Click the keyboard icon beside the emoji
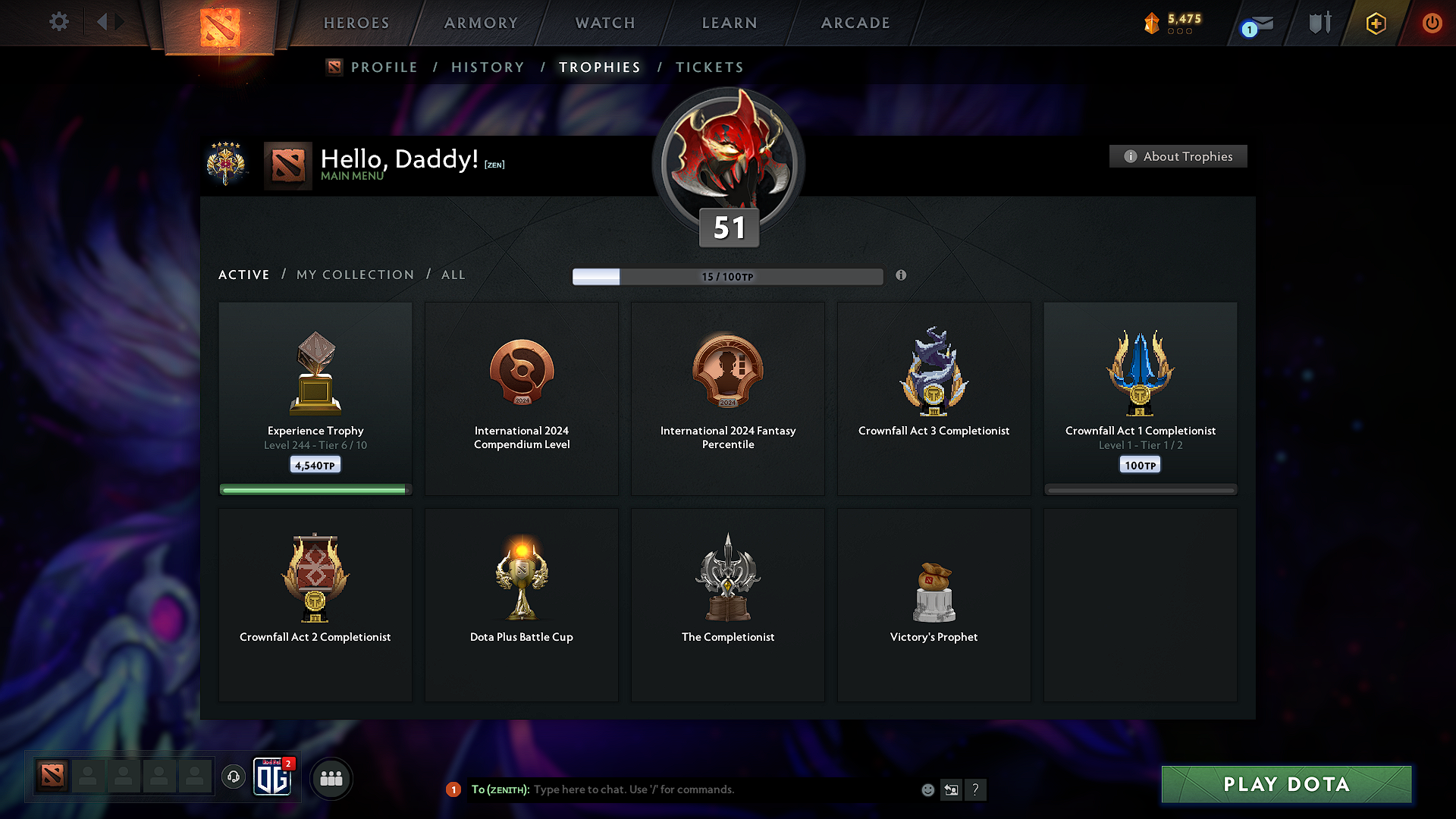The width and height of the screenshot is (1456, 819). pyautogui.click(x=952, y=789)
